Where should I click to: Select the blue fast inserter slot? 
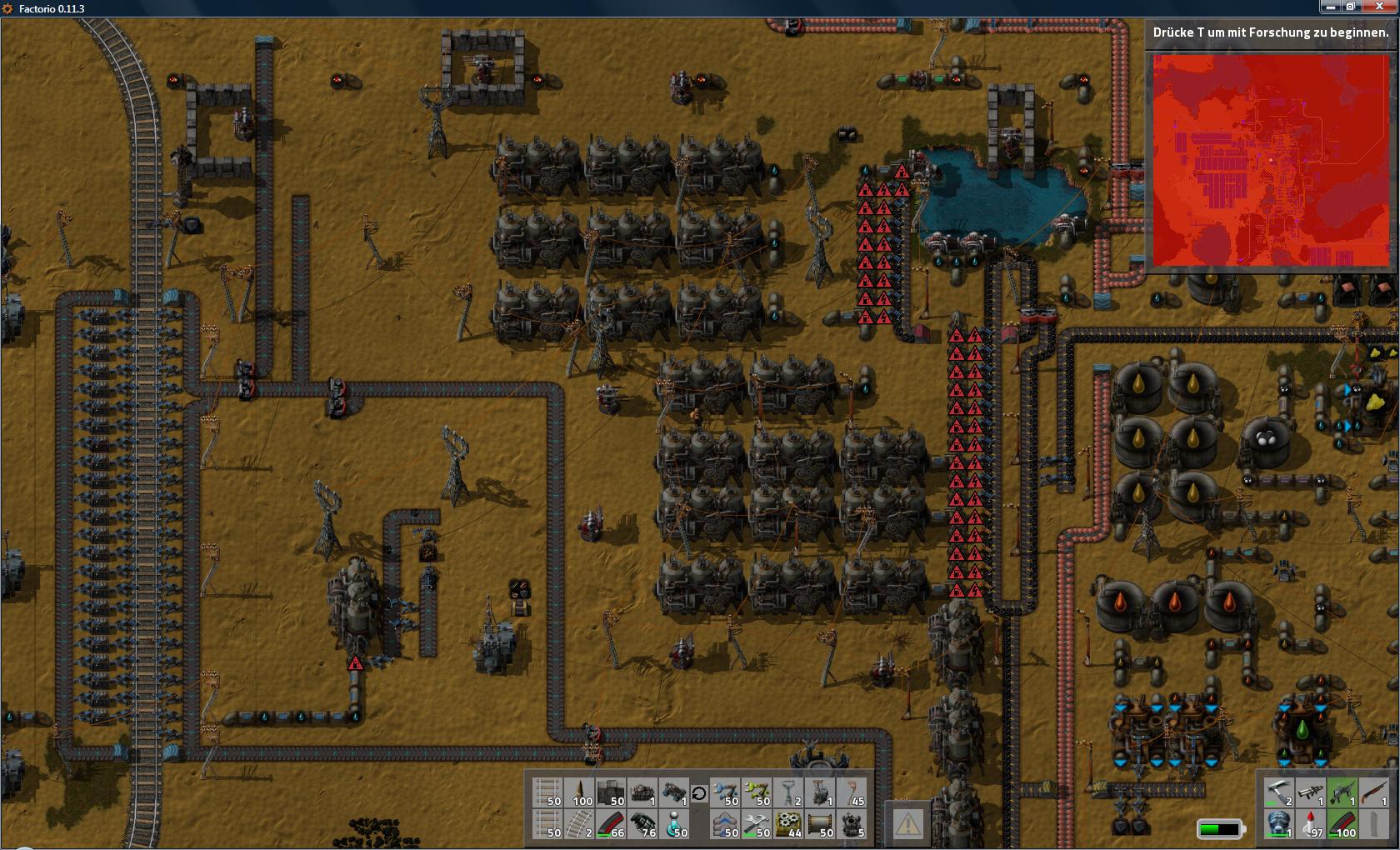coord(725,792)
